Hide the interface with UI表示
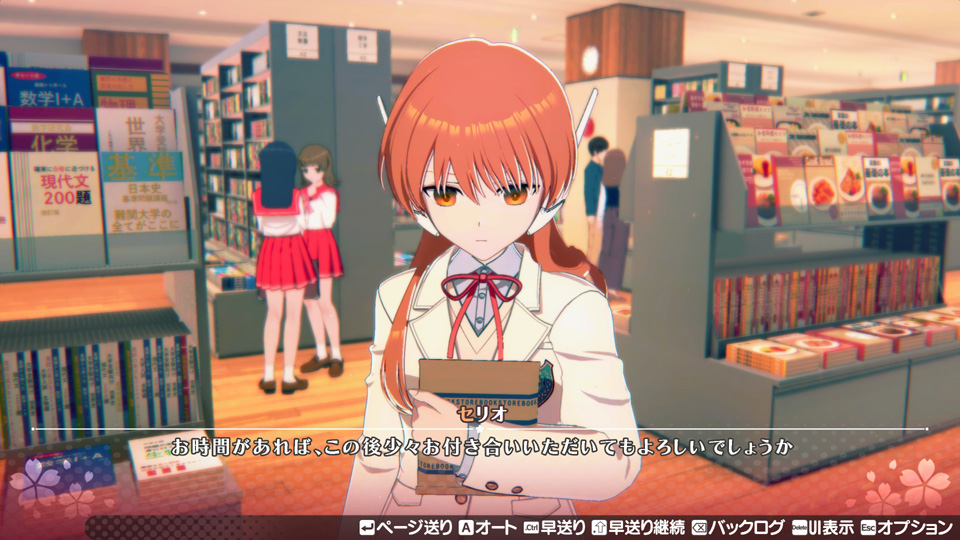 822,527
